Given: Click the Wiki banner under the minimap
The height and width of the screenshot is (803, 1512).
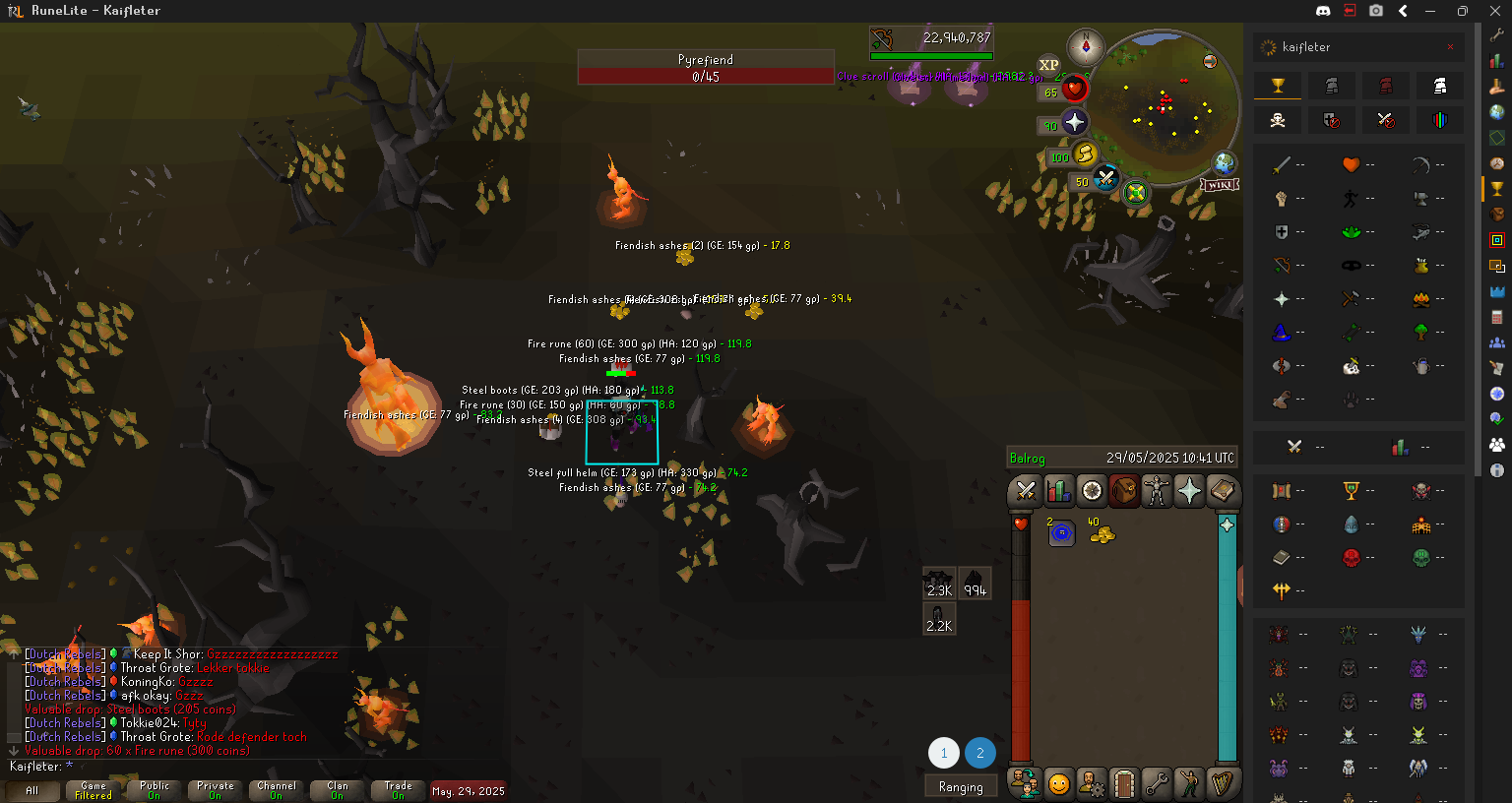Looking at the screenshot, I should [x=1219, y=185].
